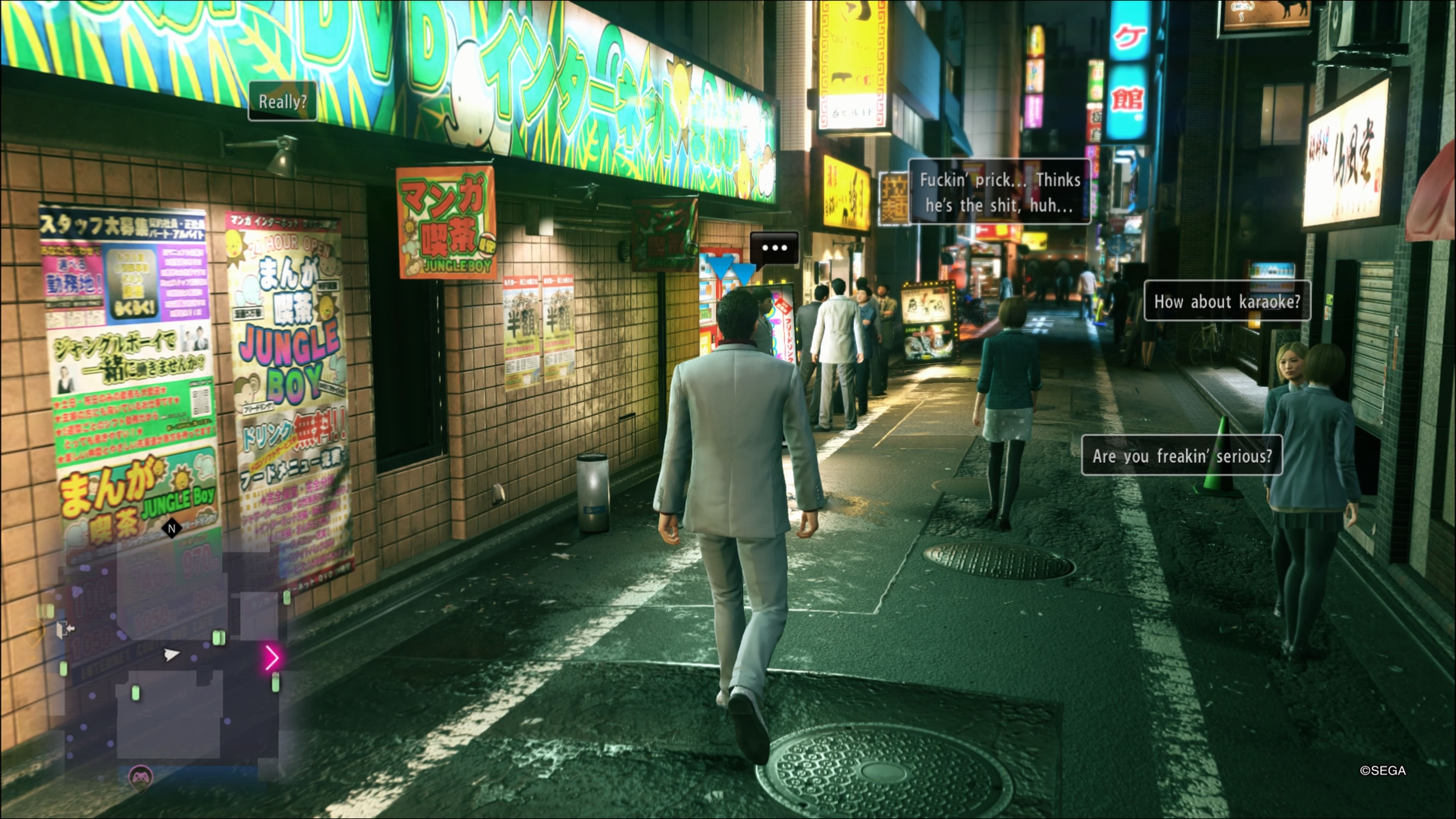
Task: Choose the pink game controller map marker
Action: tap(140, 777)
